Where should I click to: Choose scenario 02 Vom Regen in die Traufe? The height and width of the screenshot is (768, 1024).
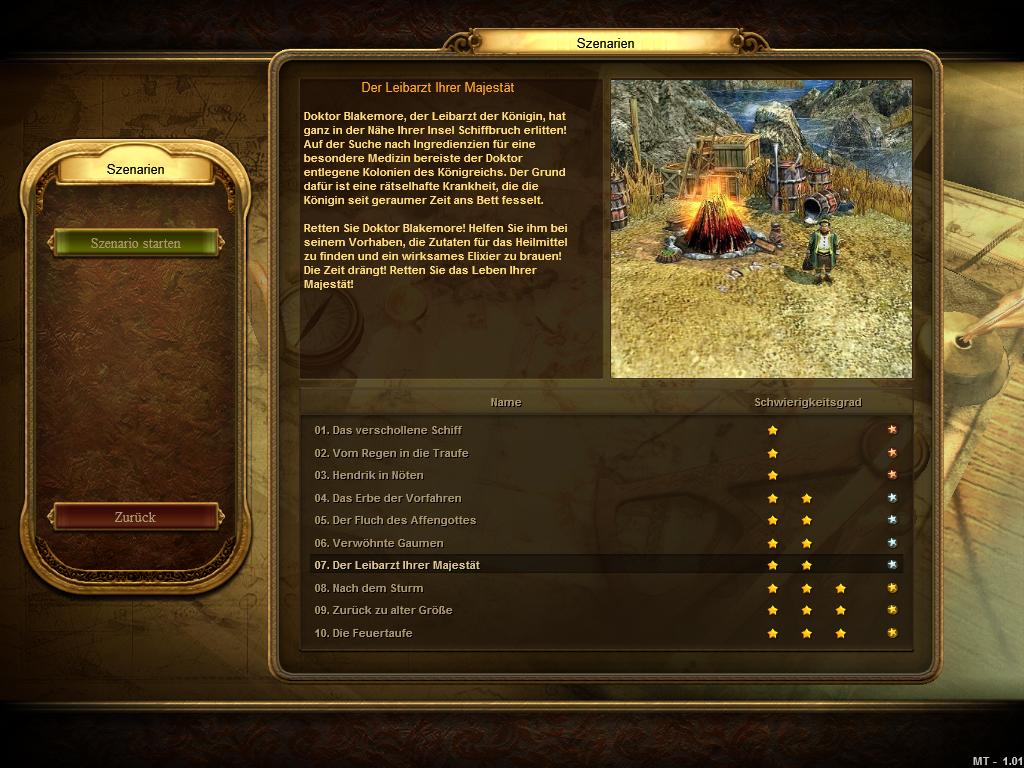[391, 453]
